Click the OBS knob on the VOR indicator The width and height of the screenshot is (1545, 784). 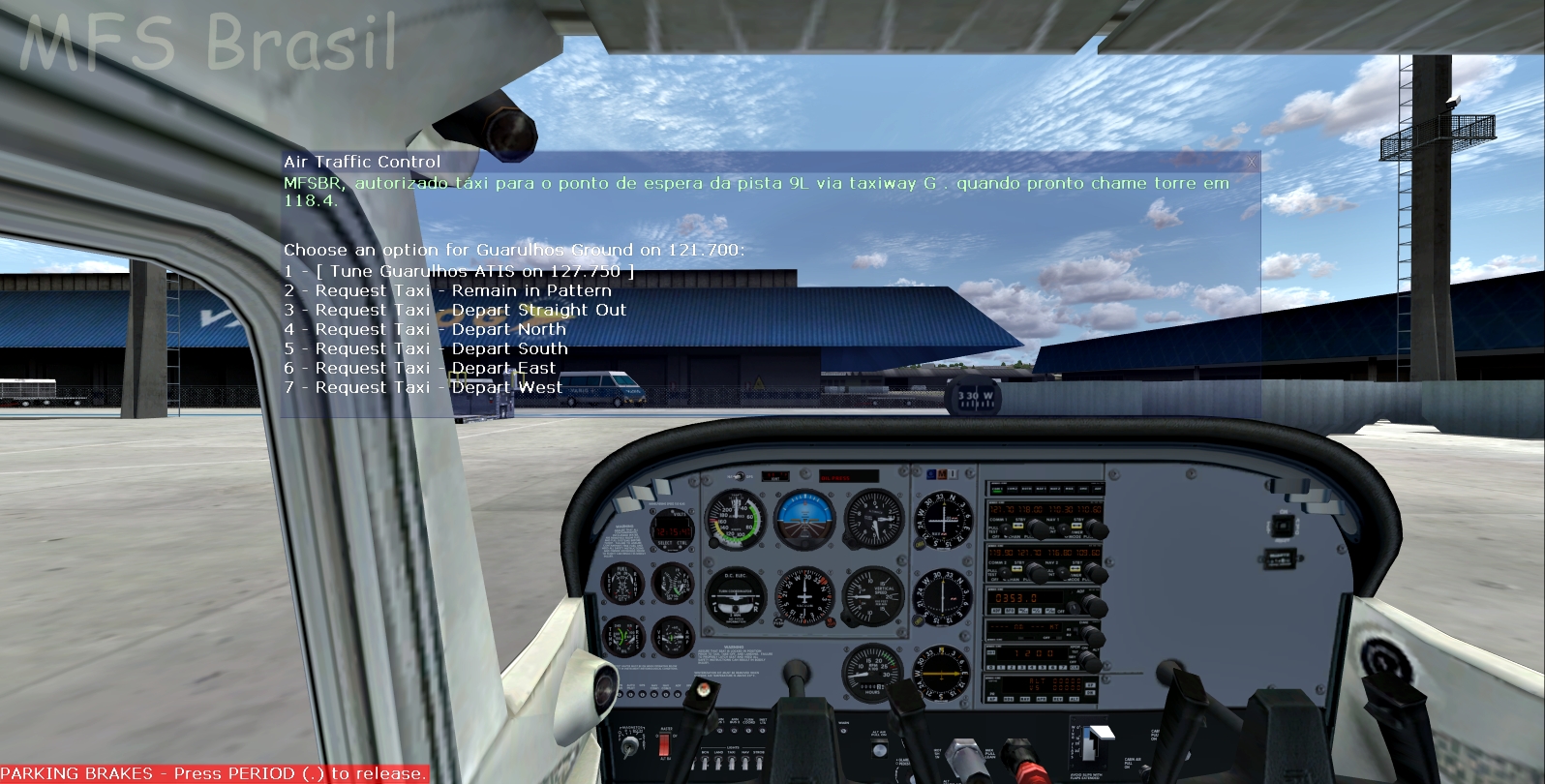919,543
